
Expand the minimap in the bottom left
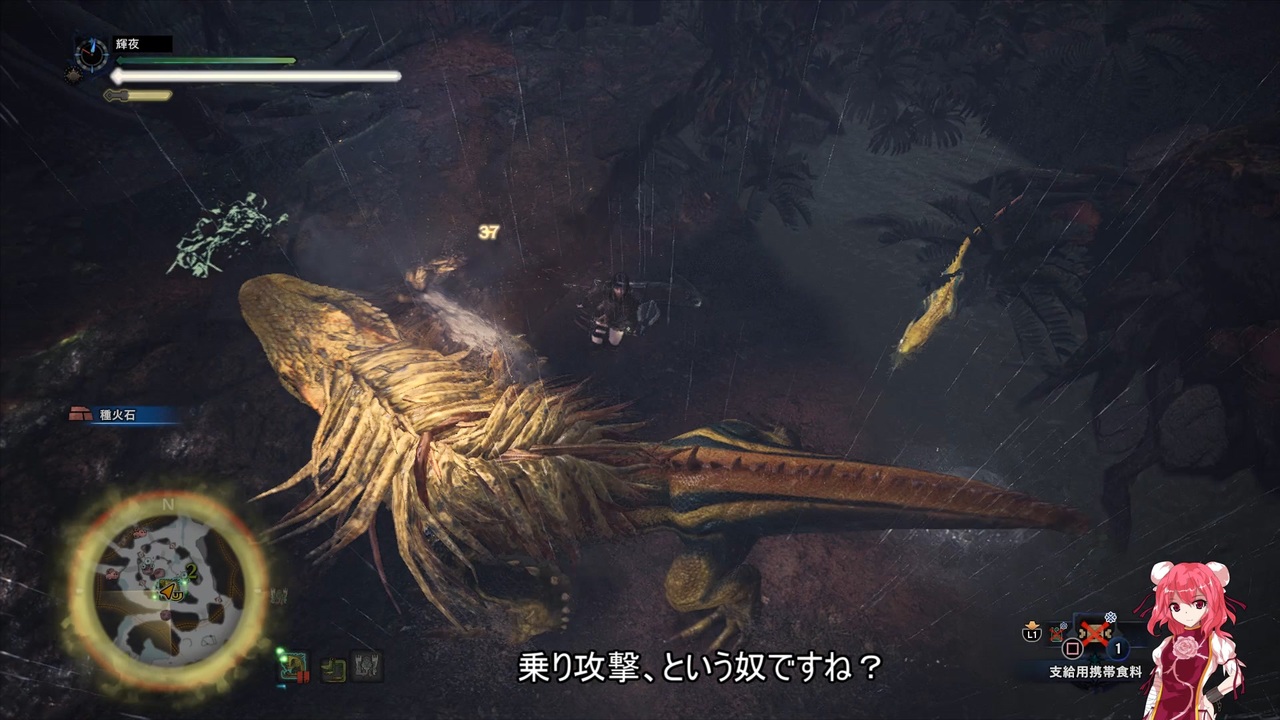[165, 585]
